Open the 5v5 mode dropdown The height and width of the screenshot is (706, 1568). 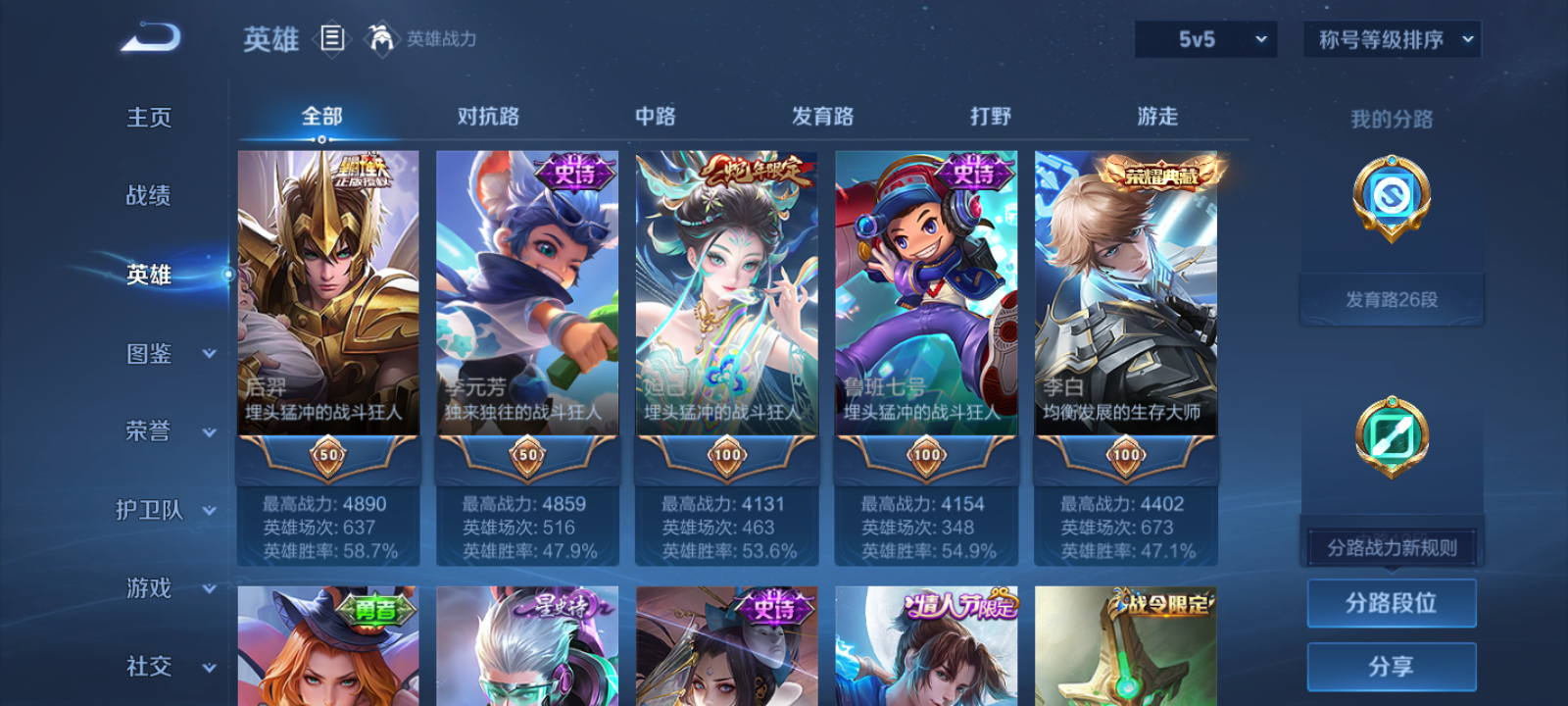point(1205,40)
